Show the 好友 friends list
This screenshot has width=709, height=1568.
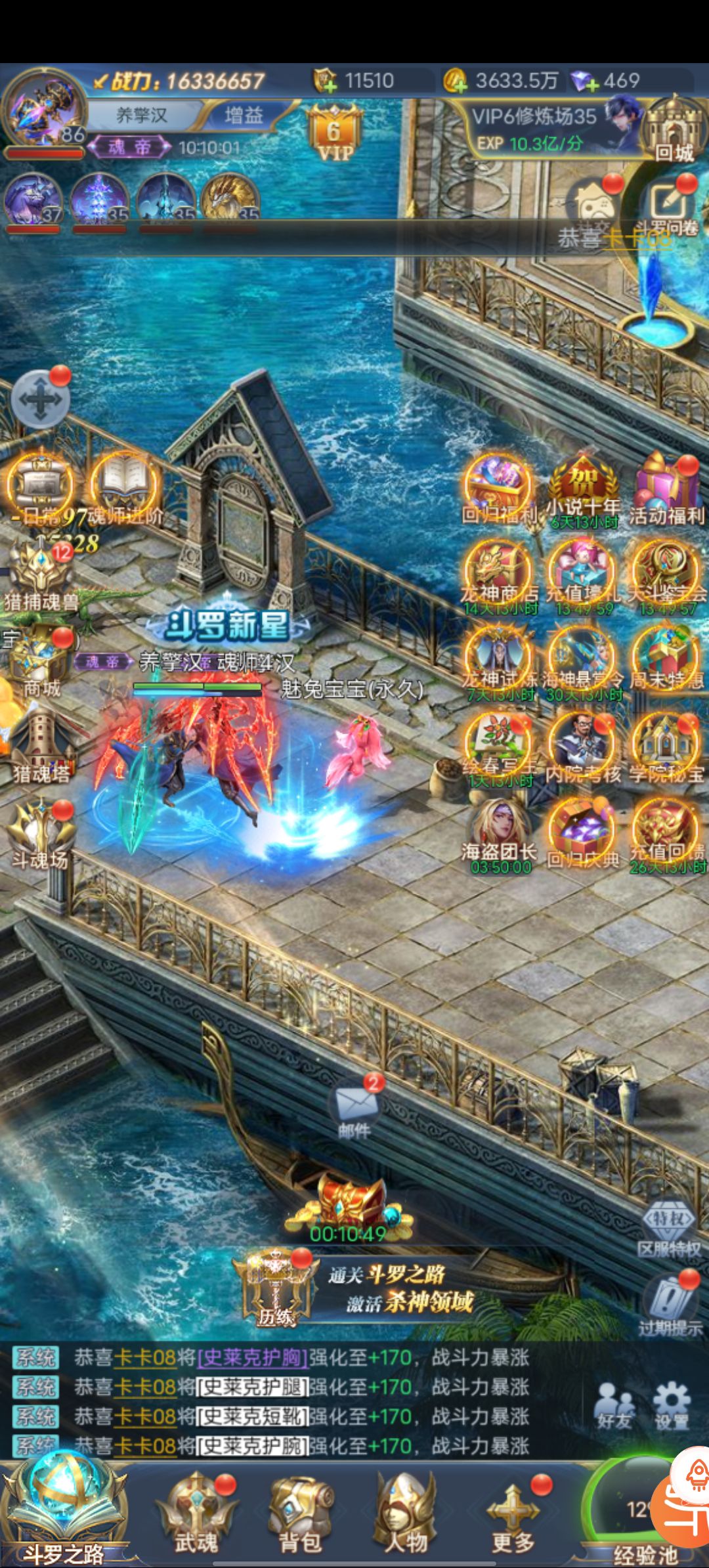tap(614, 1406)
